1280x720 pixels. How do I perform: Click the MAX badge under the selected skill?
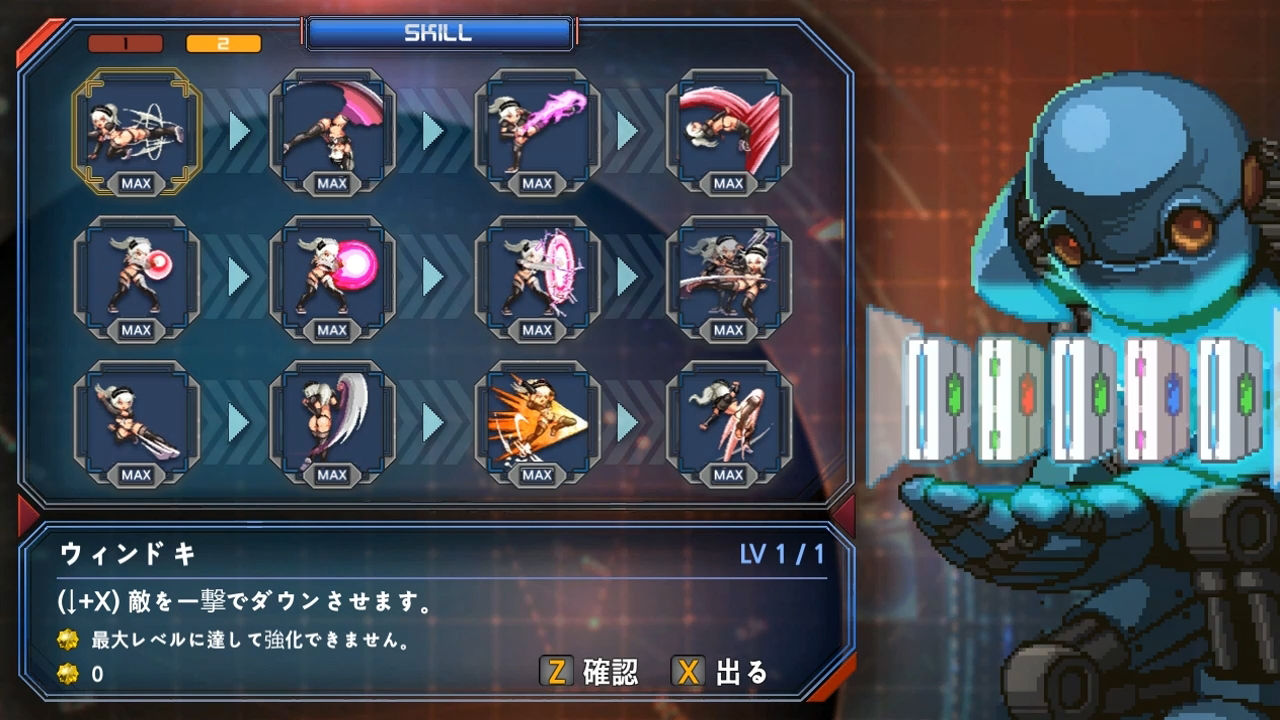pos(138,183)
